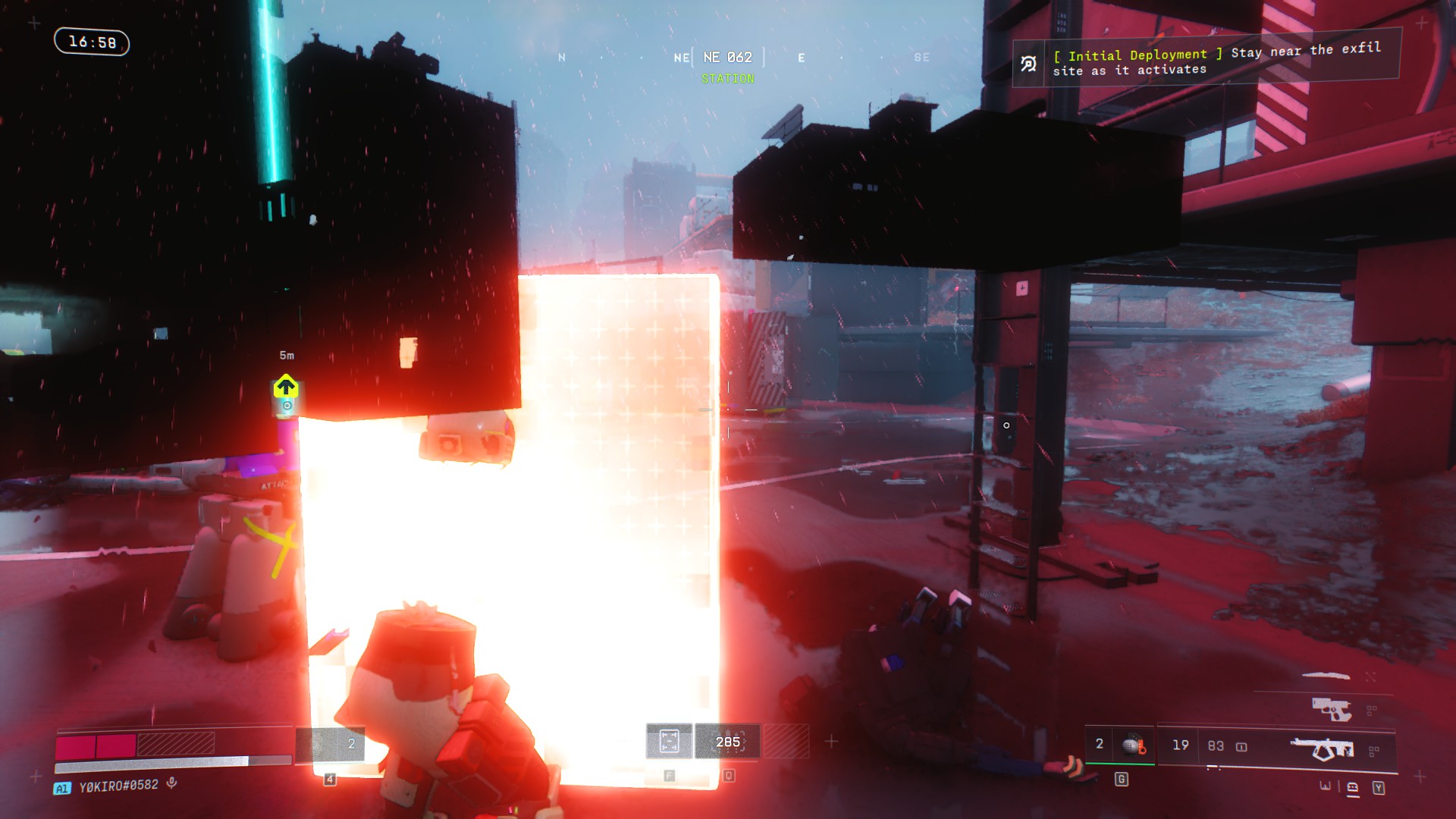Switch to the pistol sidearm slot
1456x819 pixels.
click(1332, 710)
